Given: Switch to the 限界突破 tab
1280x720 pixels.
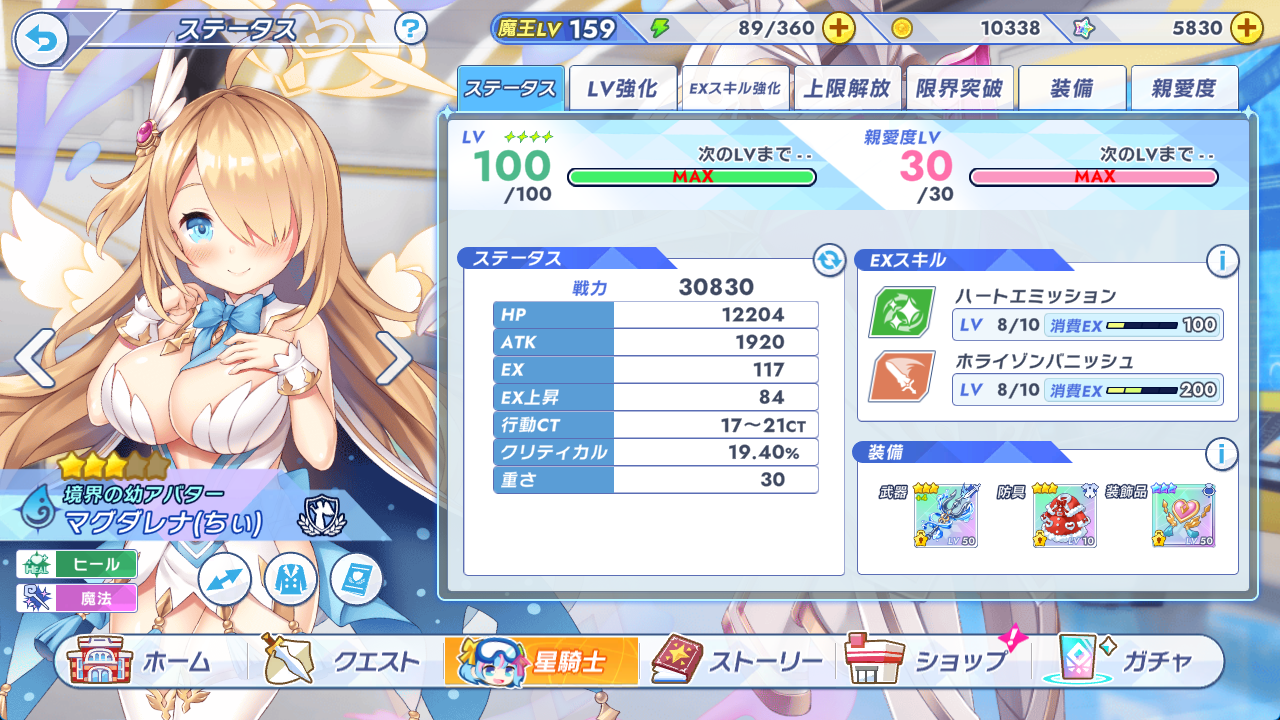Looking at the screenshot, I should click(x=959, y=89).
